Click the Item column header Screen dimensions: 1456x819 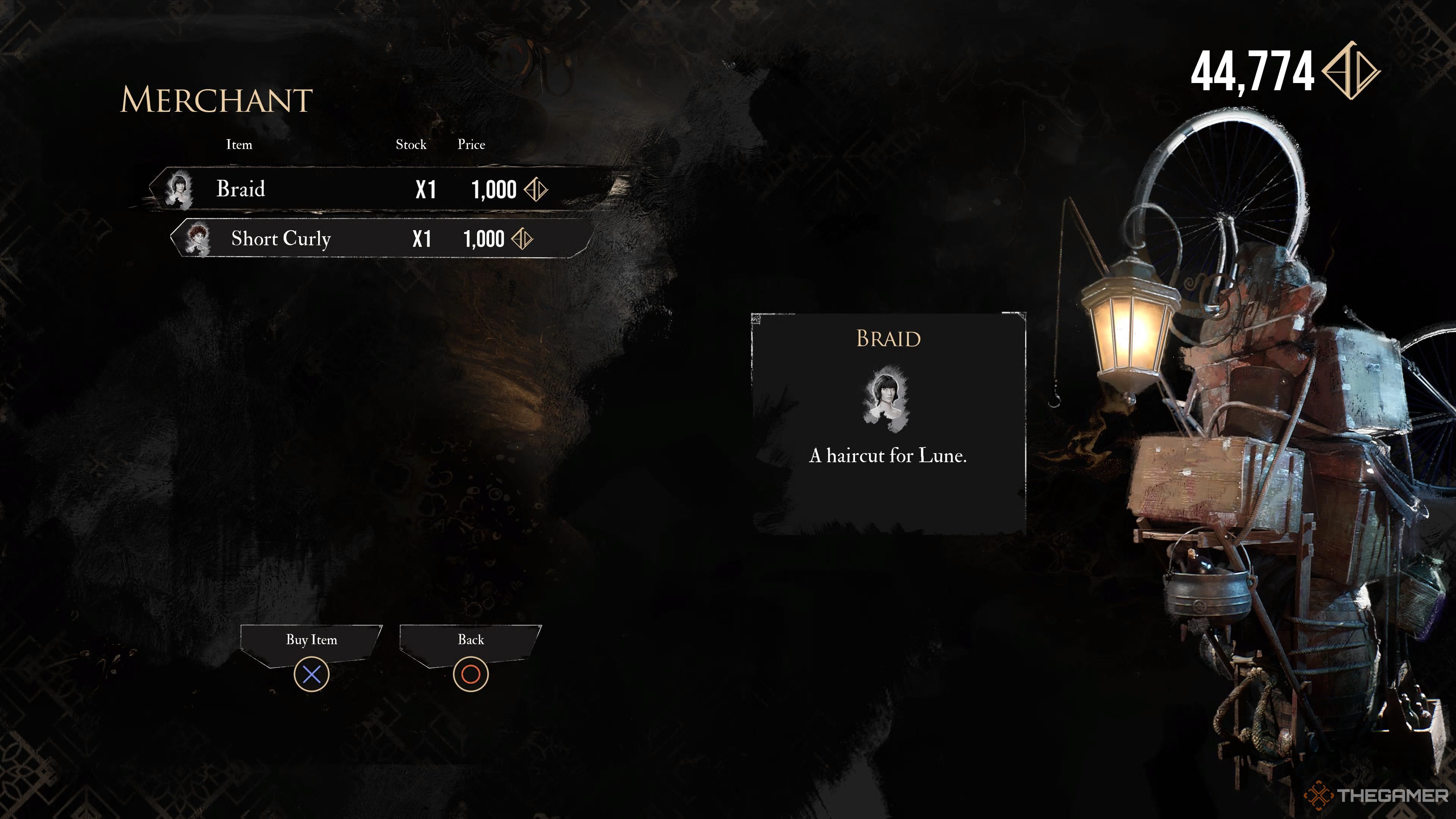239,145
